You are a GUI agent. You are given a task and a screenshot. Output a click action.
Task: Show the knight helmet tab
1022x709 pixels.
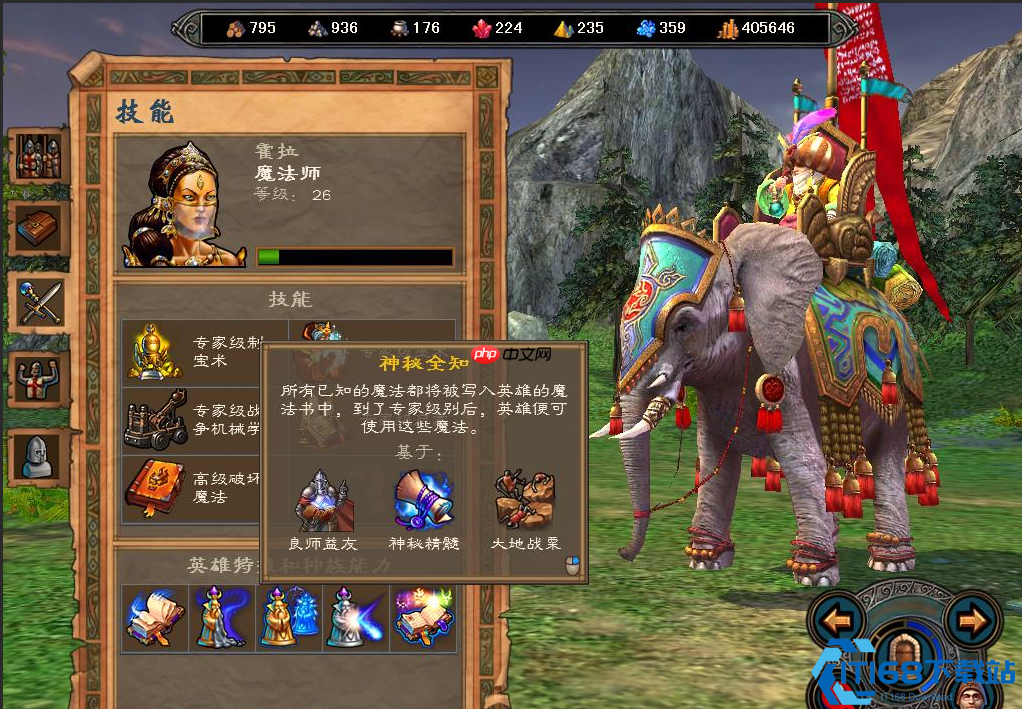[x=39, y=455]
